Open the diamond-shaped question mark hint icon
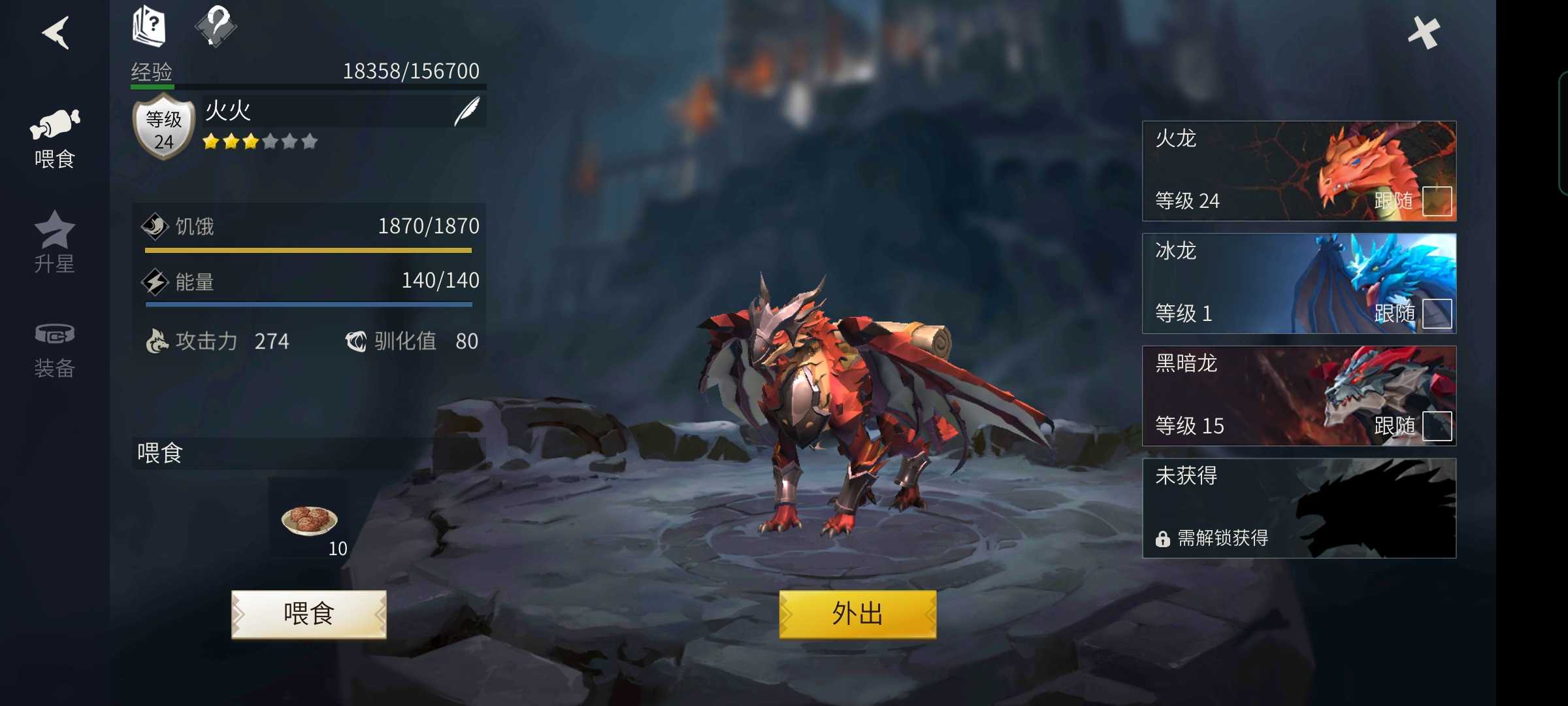 coord(216,26)
